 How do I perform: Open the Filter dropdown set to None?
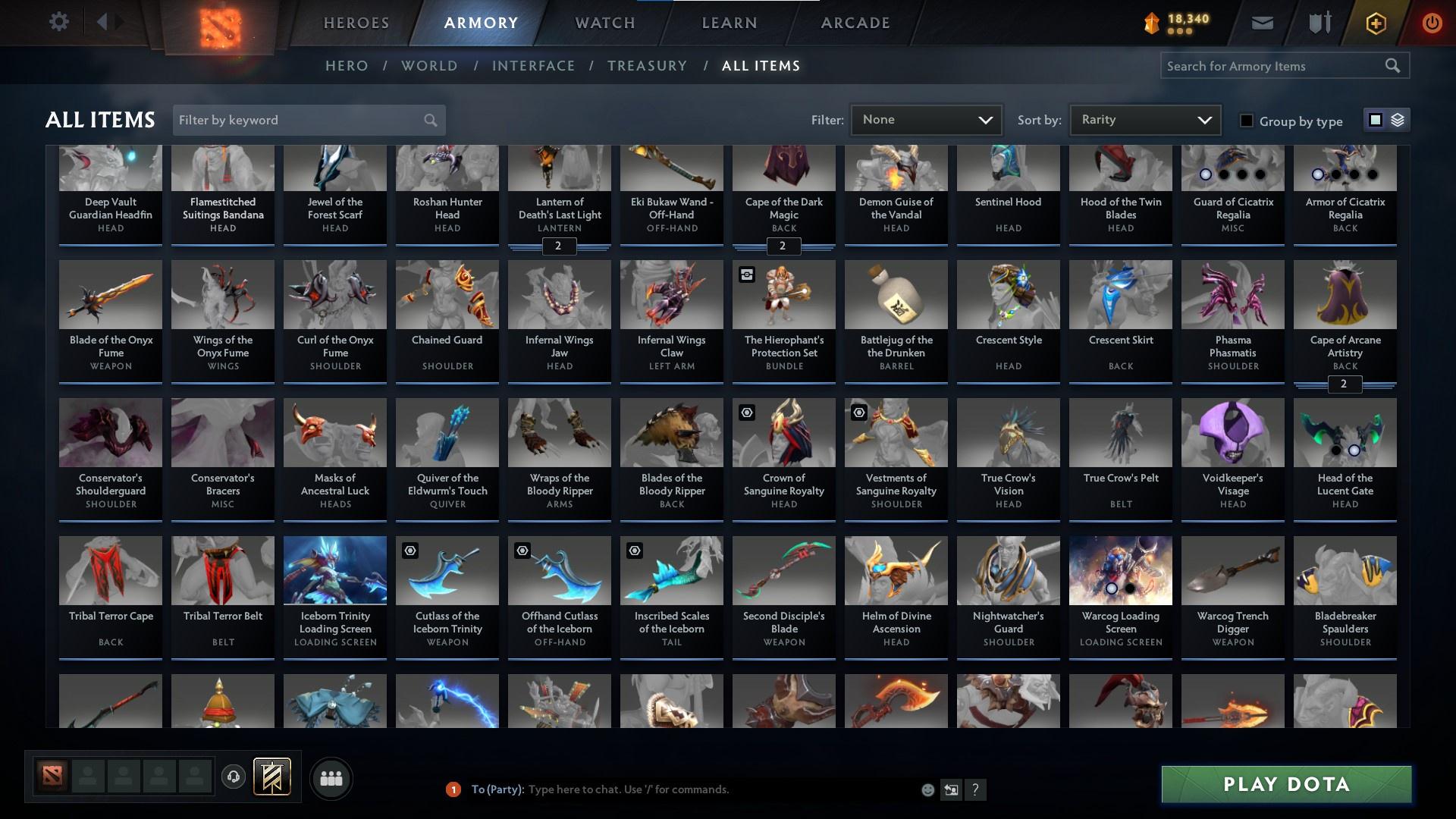click(925, 119)
